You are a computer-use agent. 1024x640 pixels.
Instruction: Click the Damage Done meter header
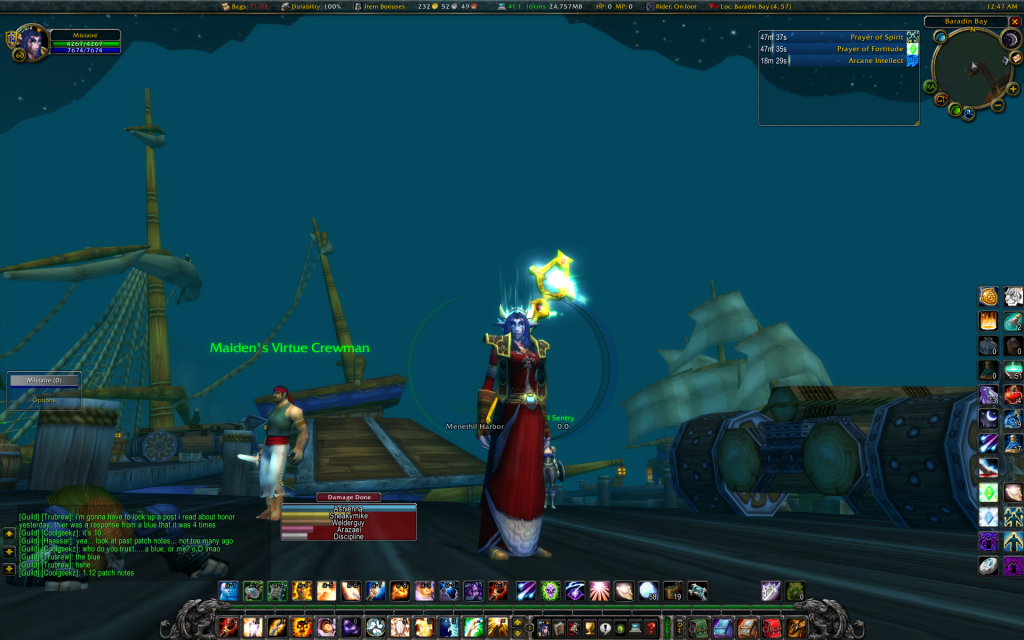[348, 497]
